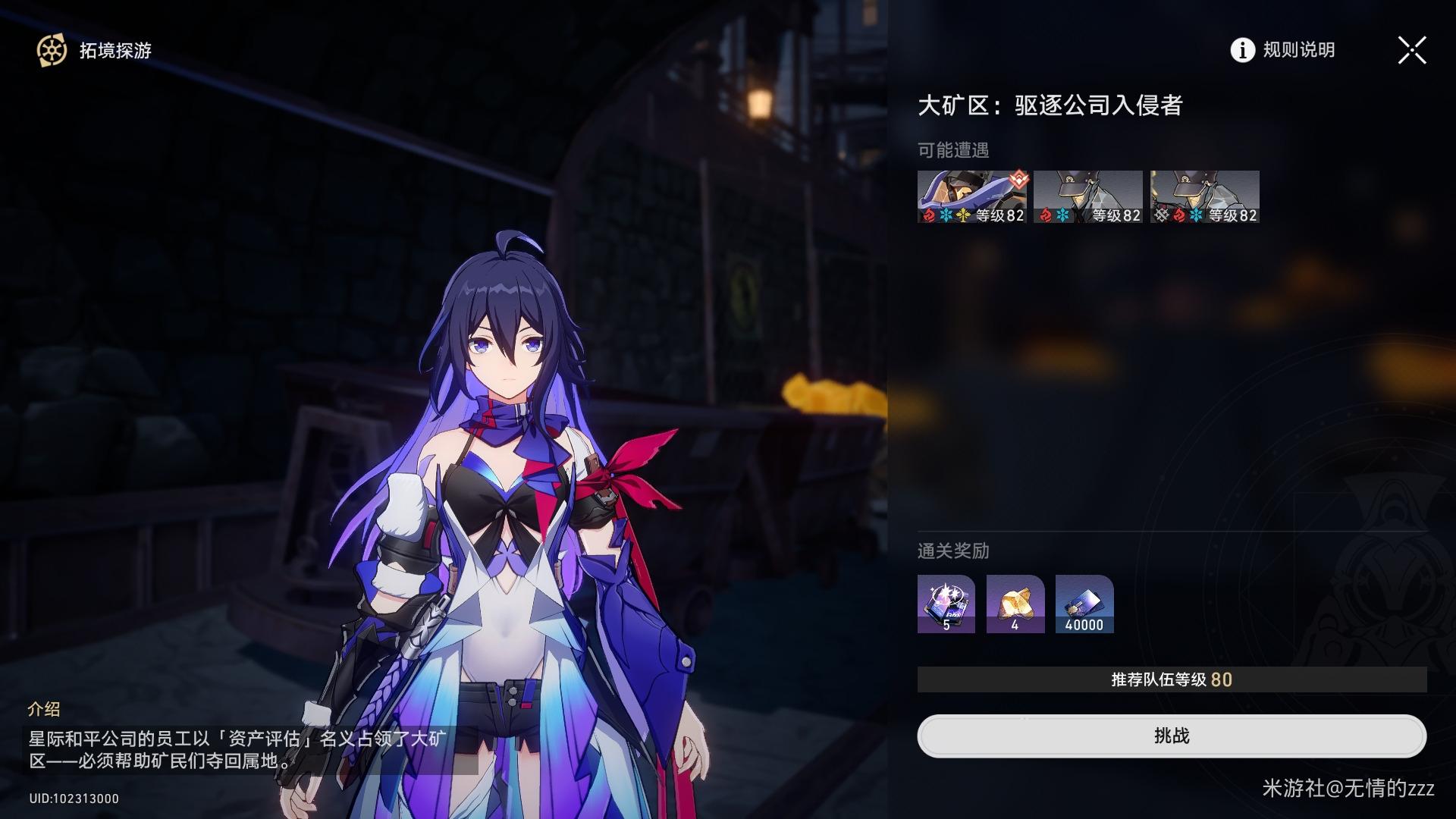Open the reward item showing quantity 5
Screen dimensions: 1456x819
[x=946, y=604]
